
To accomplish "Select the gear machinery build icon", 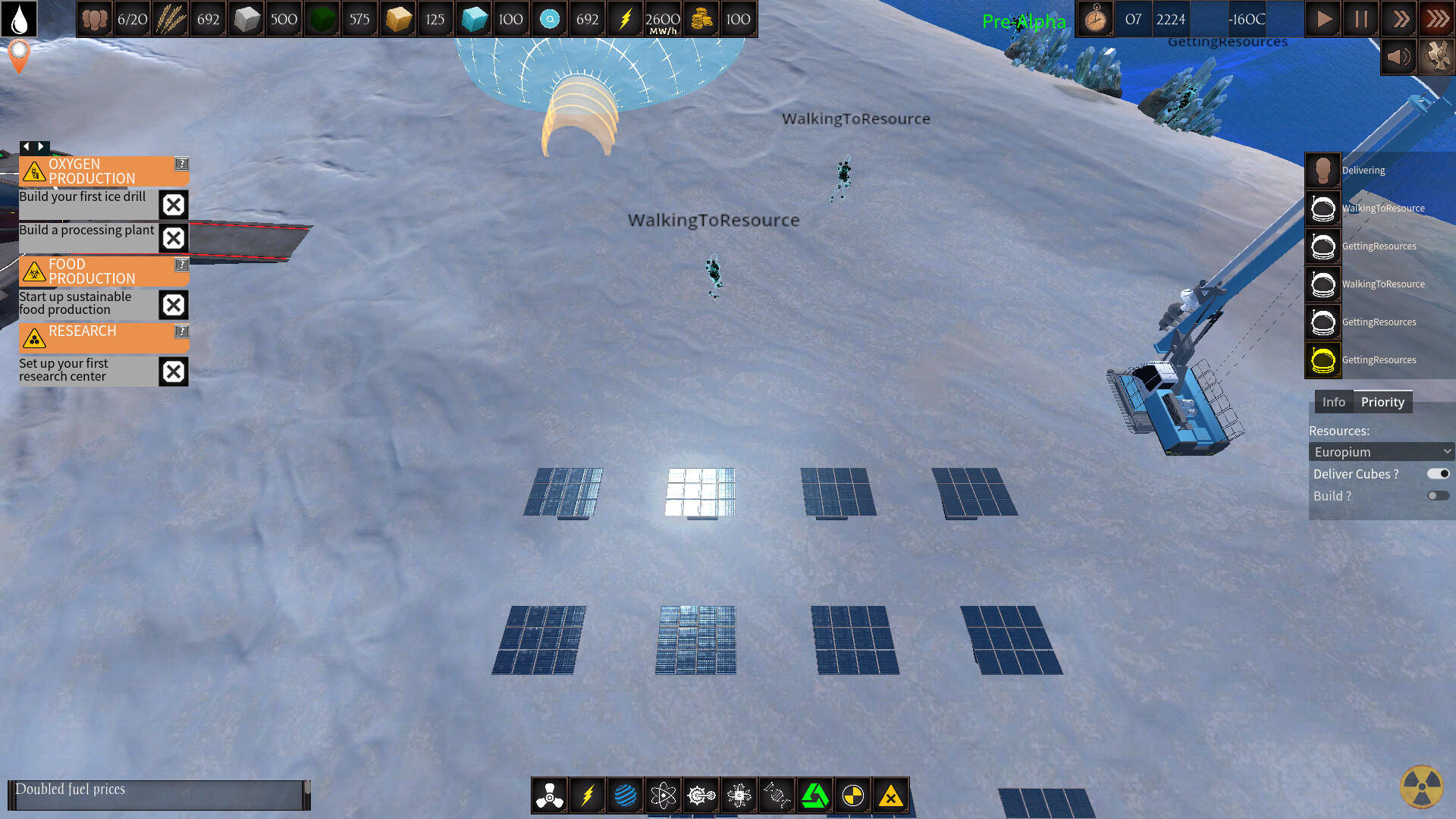I will pyautogui.click(x=701, y=795).
